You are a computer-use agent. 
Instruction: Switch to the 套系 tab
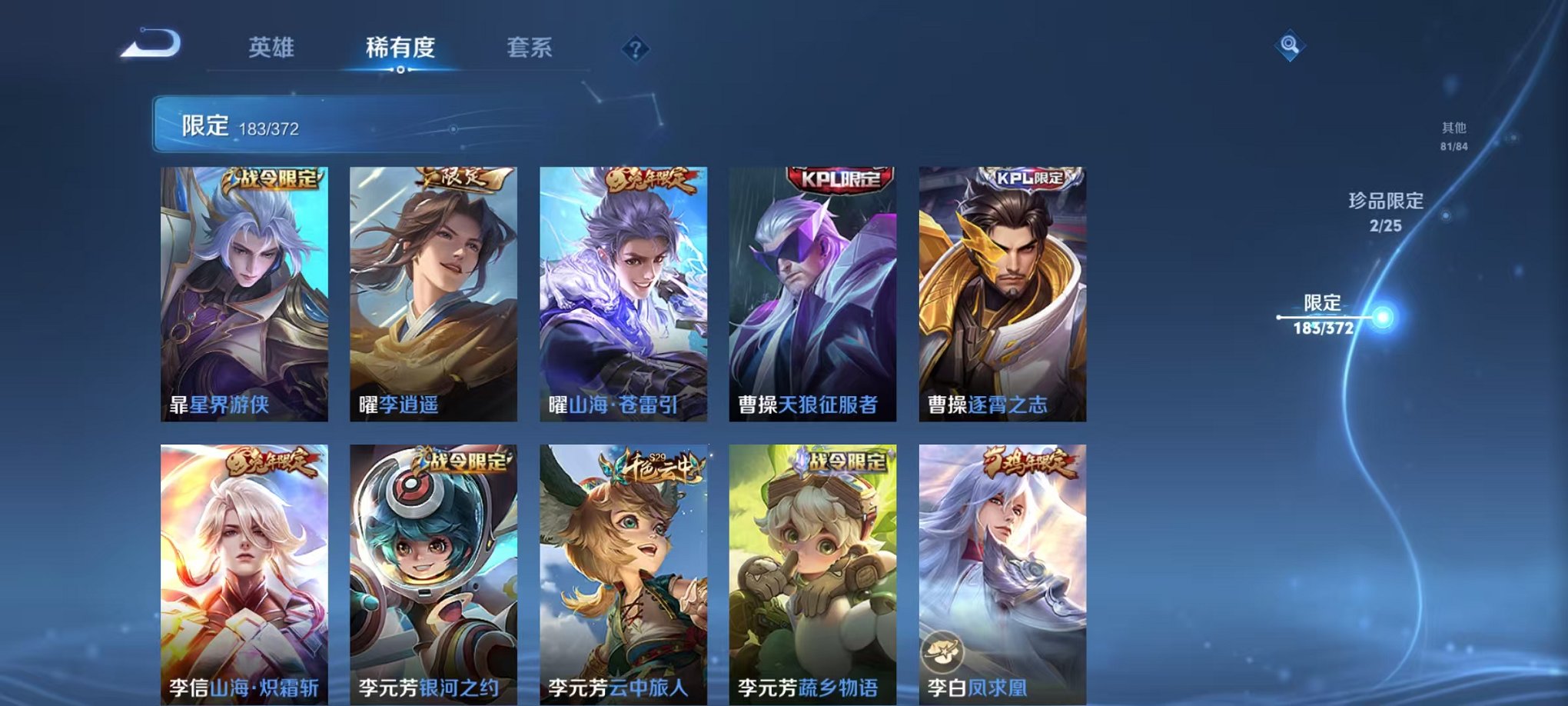click(x=536, y=48)
